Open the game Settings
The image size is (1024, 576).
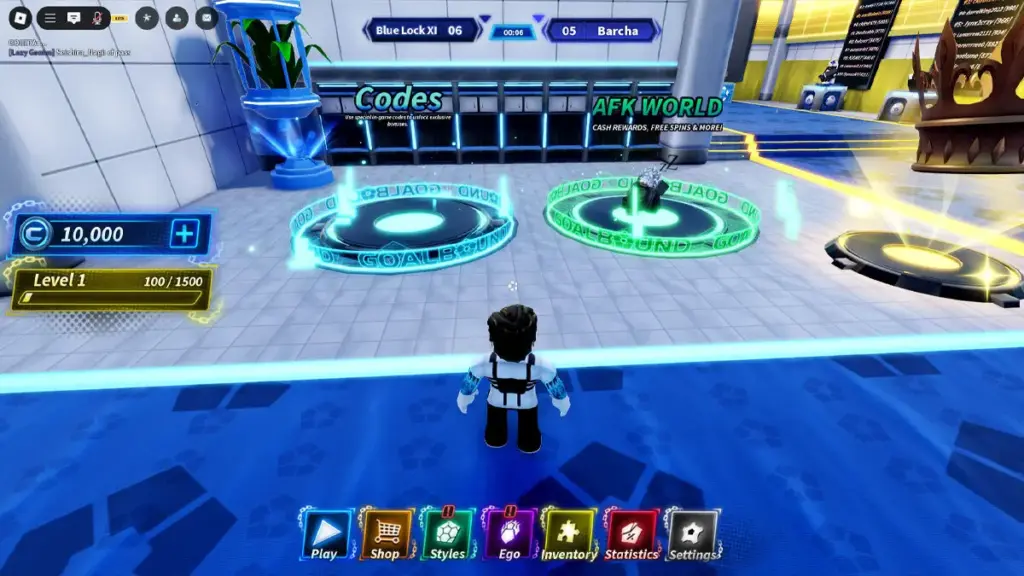[692, 535]
